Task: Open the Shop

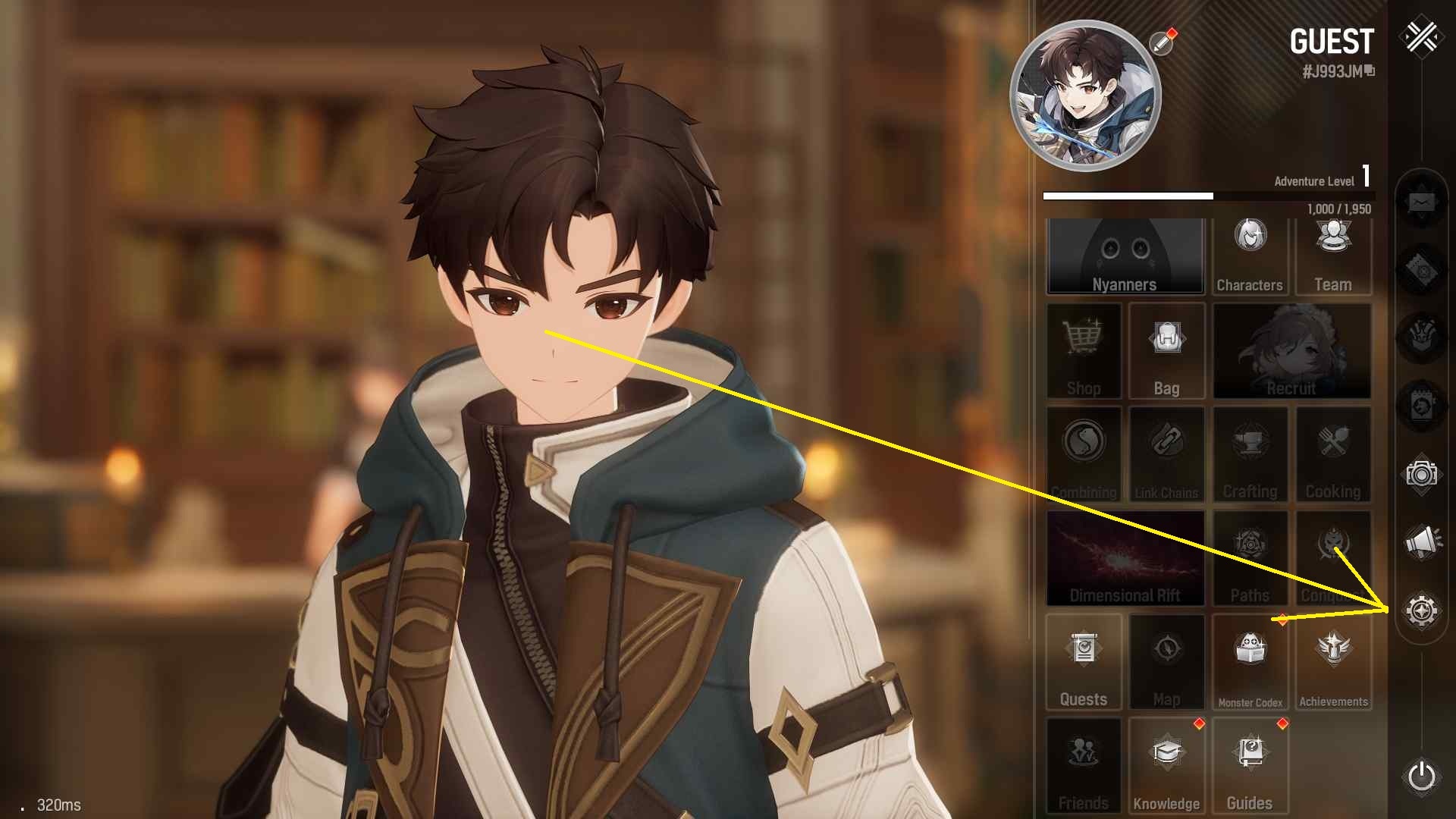Action: click(x=1084, y=351)
